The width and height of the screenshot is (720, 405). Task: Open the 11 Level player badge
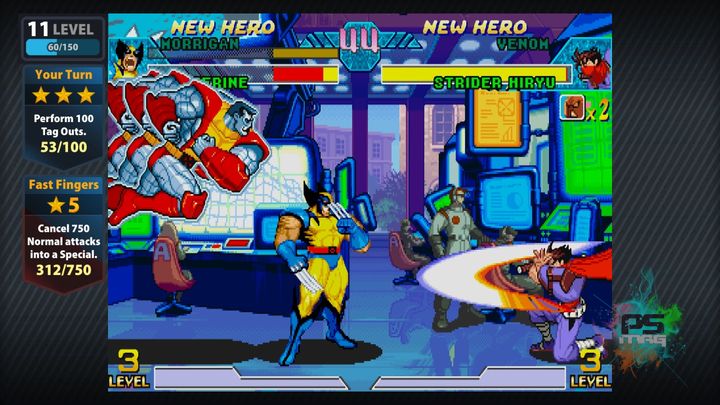tap(63, 37)
